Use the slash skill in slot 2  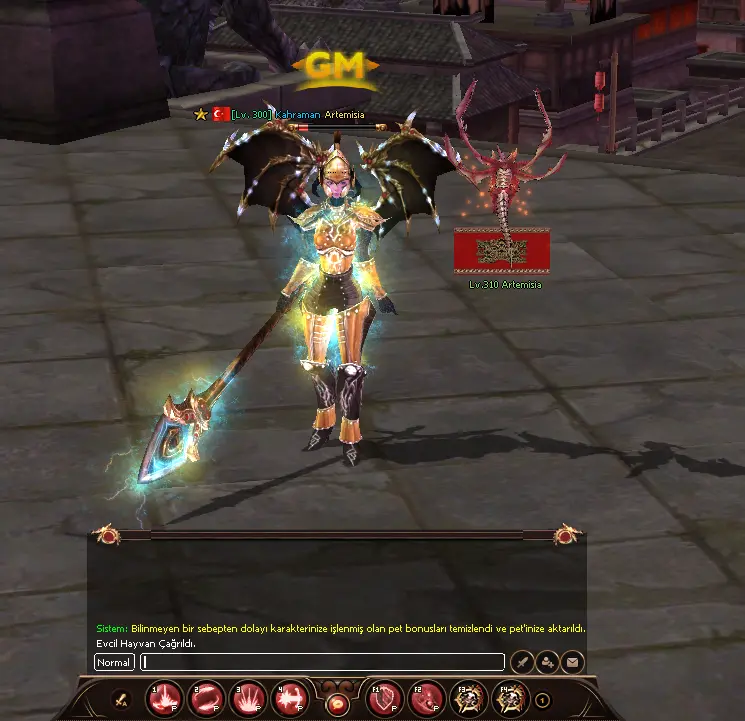206,700
